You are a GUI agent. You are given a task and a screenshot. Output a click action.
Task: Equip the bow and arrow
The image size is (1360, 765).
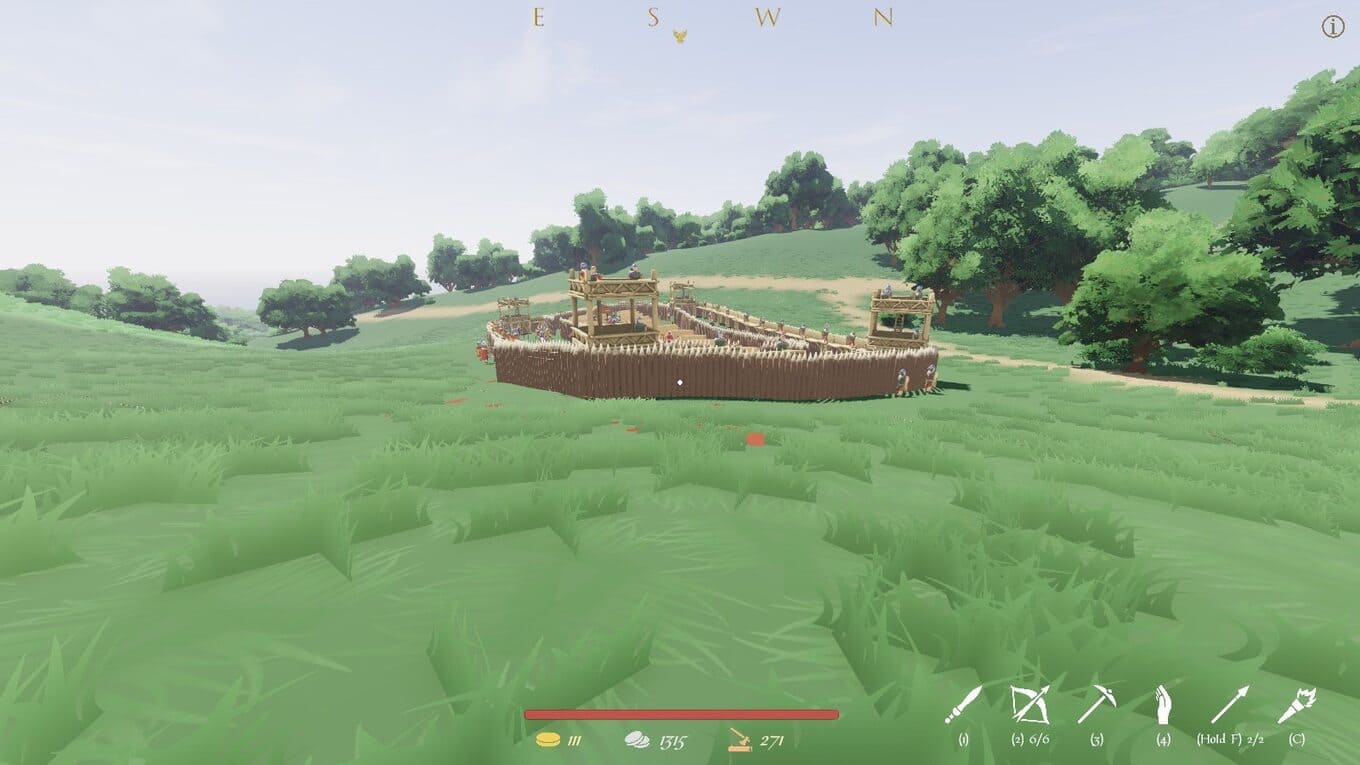tap(1028, 704)
